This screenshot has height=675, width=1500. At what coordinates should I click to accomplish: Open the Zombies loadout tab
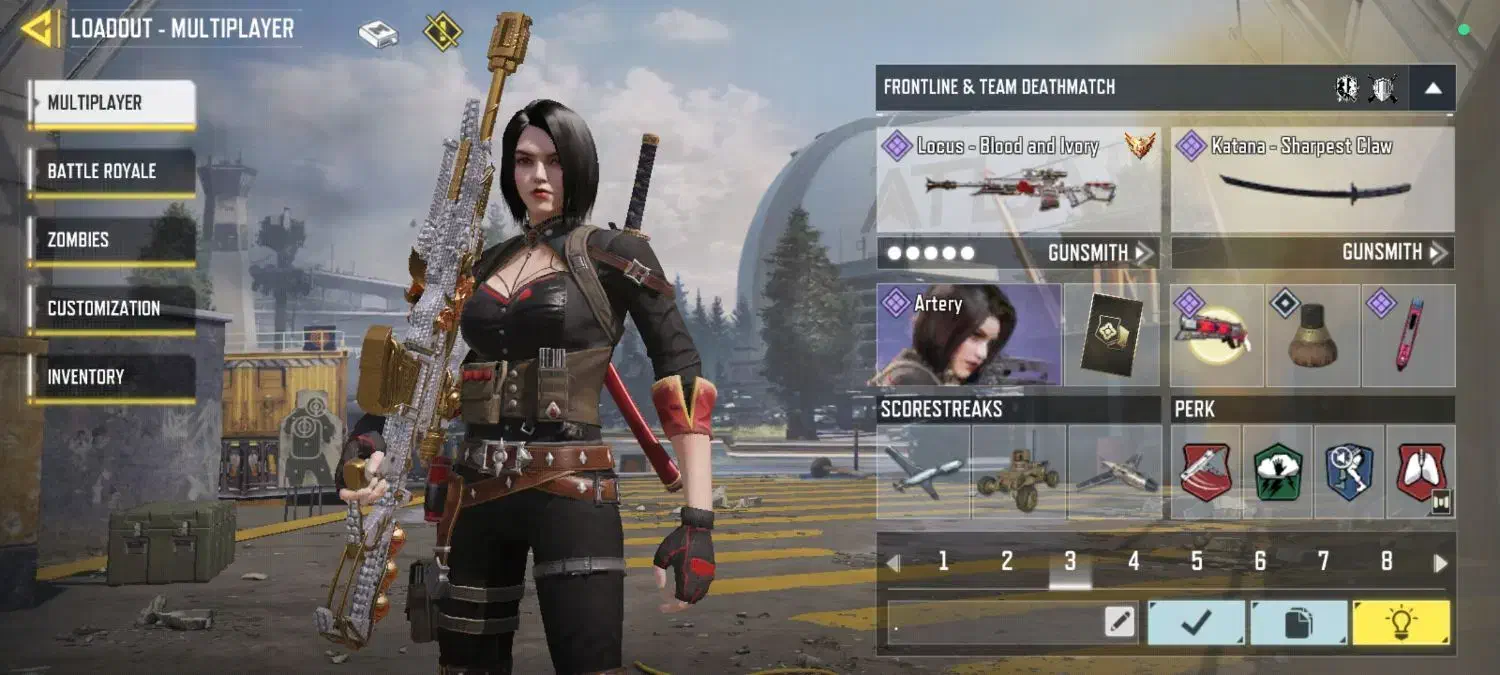coord(111,240)
